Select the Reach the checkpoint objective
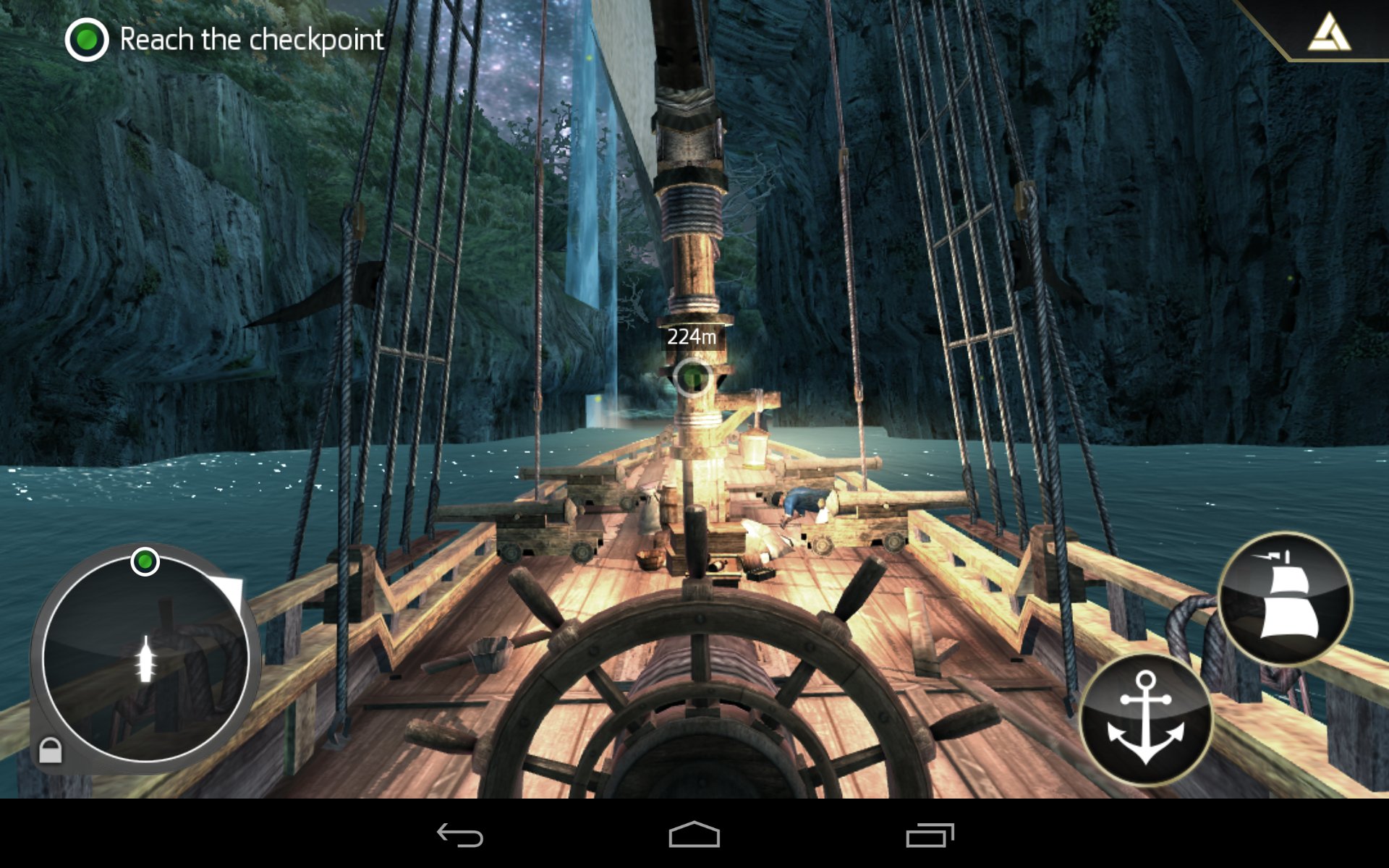 coord(224,40)
